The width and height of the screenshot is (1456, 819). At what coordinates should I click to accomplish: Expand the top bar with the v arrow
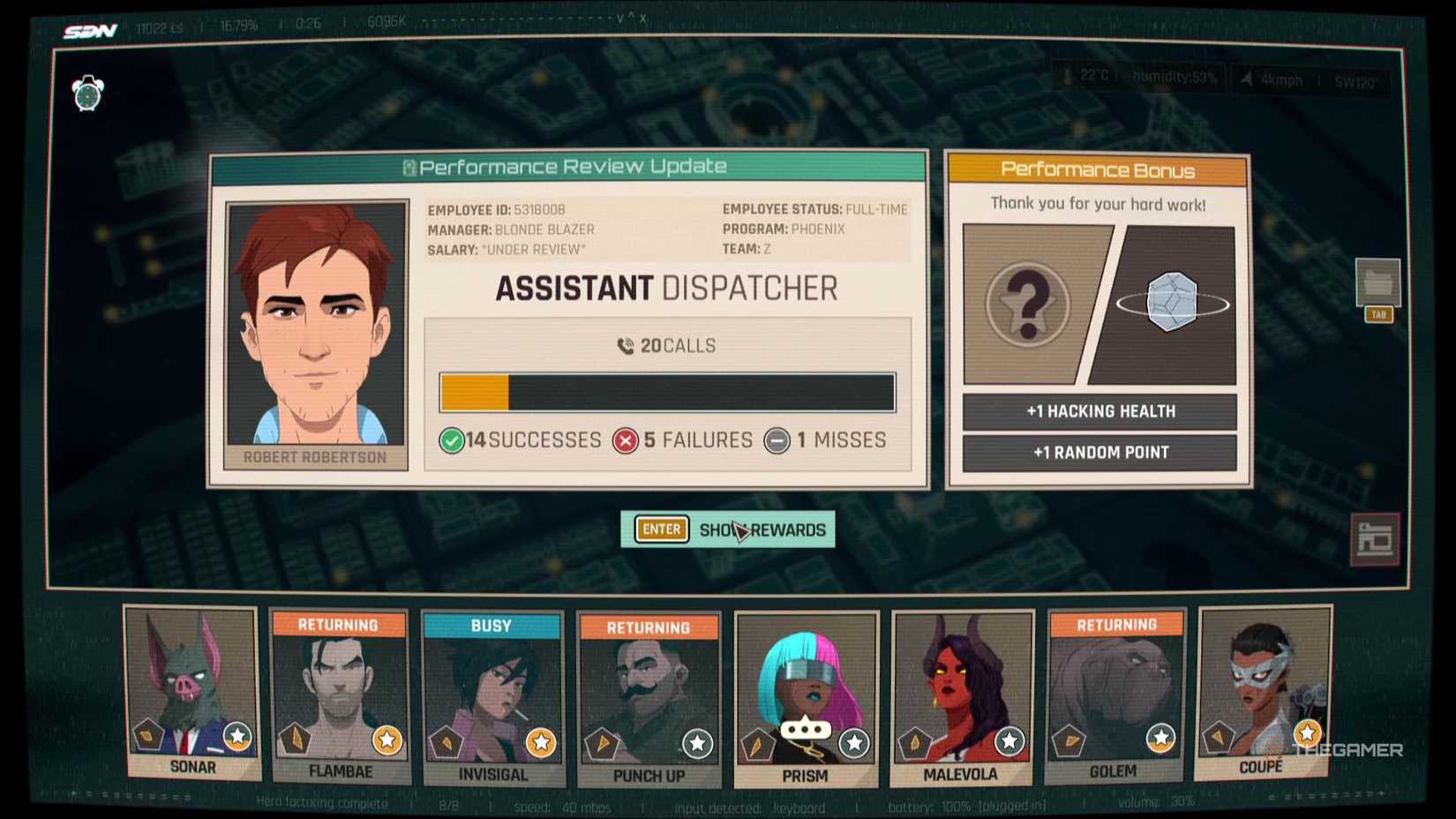pyautogui.click(x=619, y=19)
